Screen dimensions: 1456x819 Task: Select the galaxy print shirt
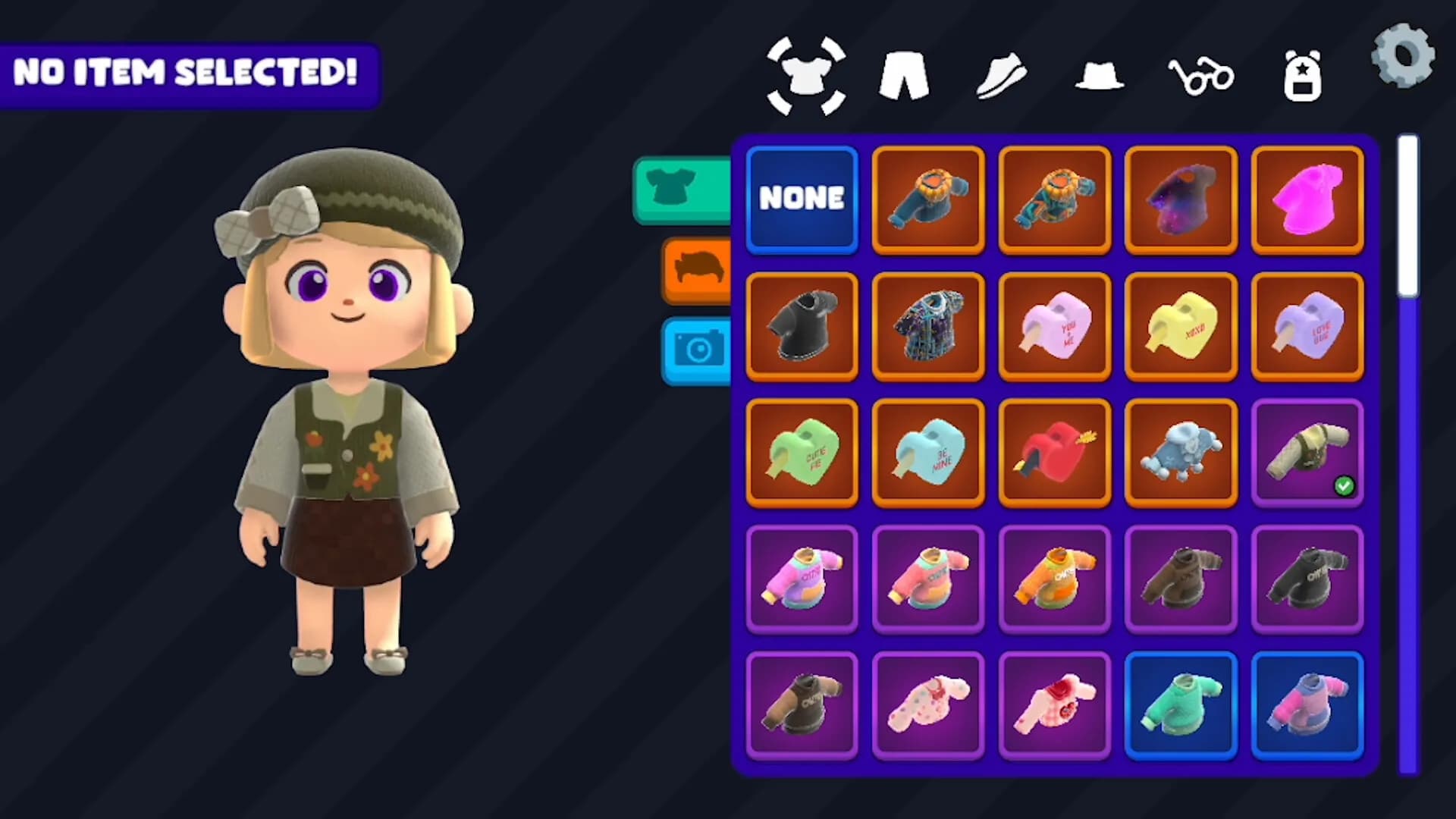click(x=1181, y=199)
